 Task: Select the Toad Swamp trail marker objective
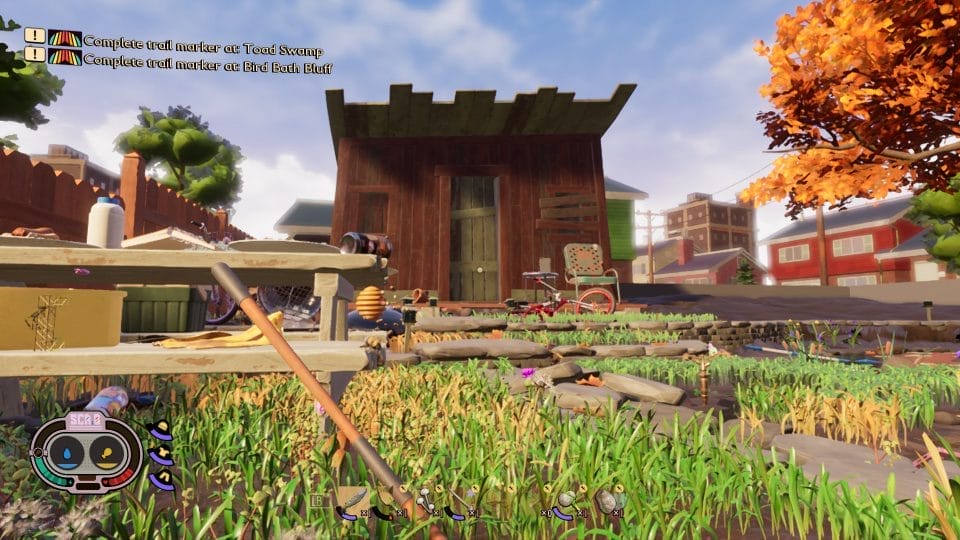pos(202,42)
